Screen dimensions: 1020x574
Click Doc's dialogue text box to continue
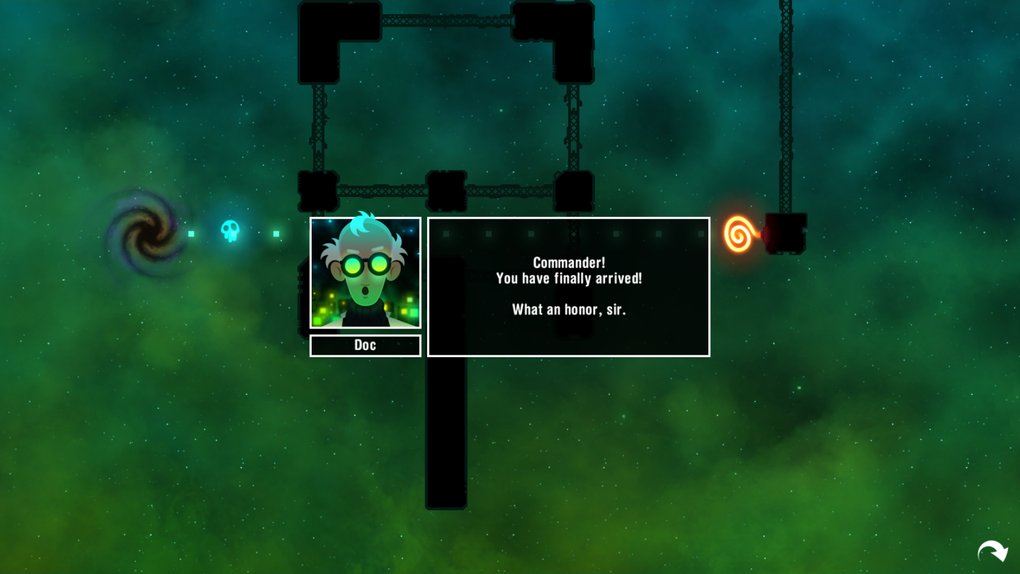coord(568,287)
